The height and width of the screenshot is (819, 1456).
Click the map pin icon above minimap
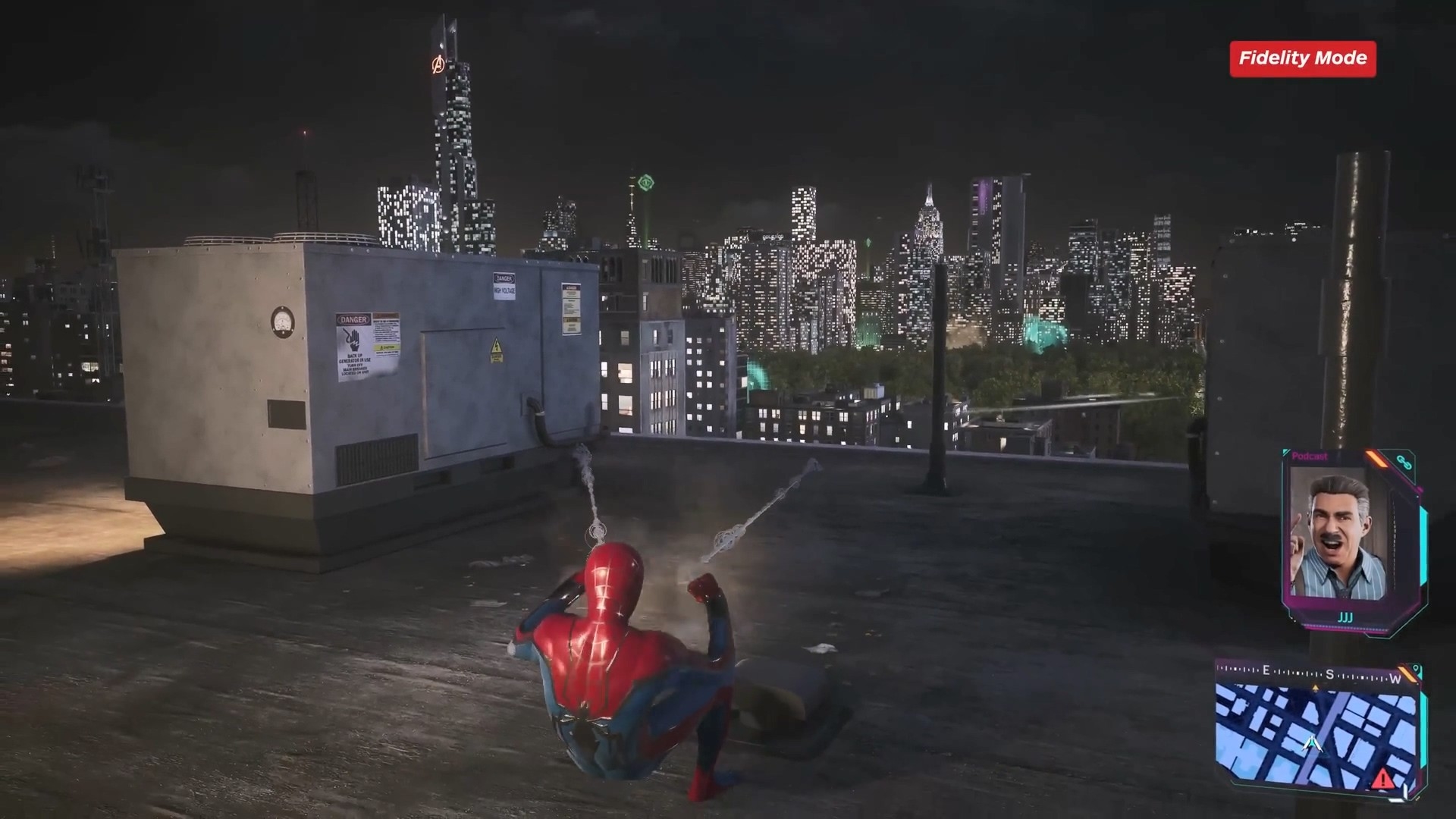1416,671
